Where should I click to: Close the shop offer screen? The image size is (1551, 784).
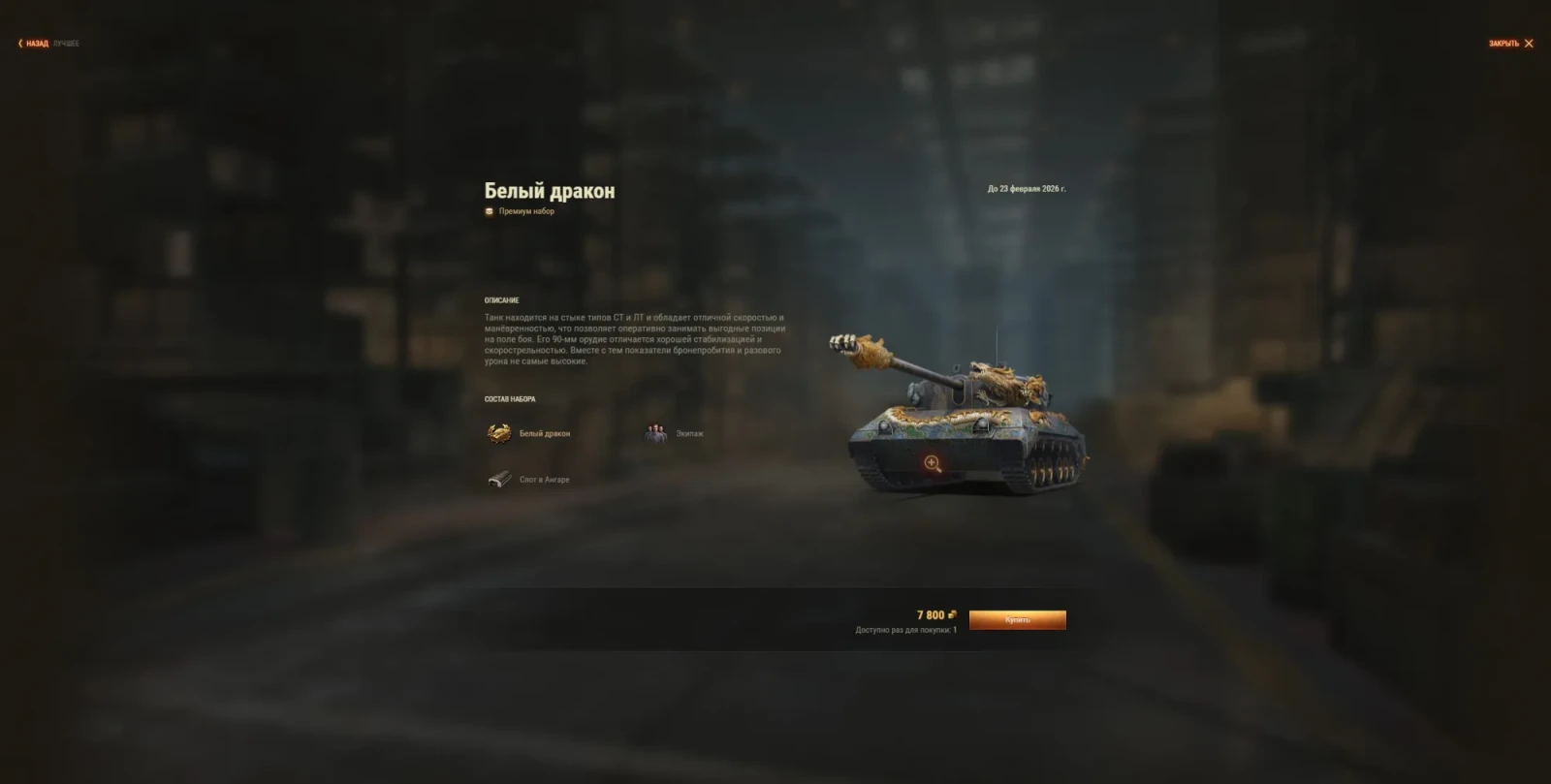tap(1511, 44)
